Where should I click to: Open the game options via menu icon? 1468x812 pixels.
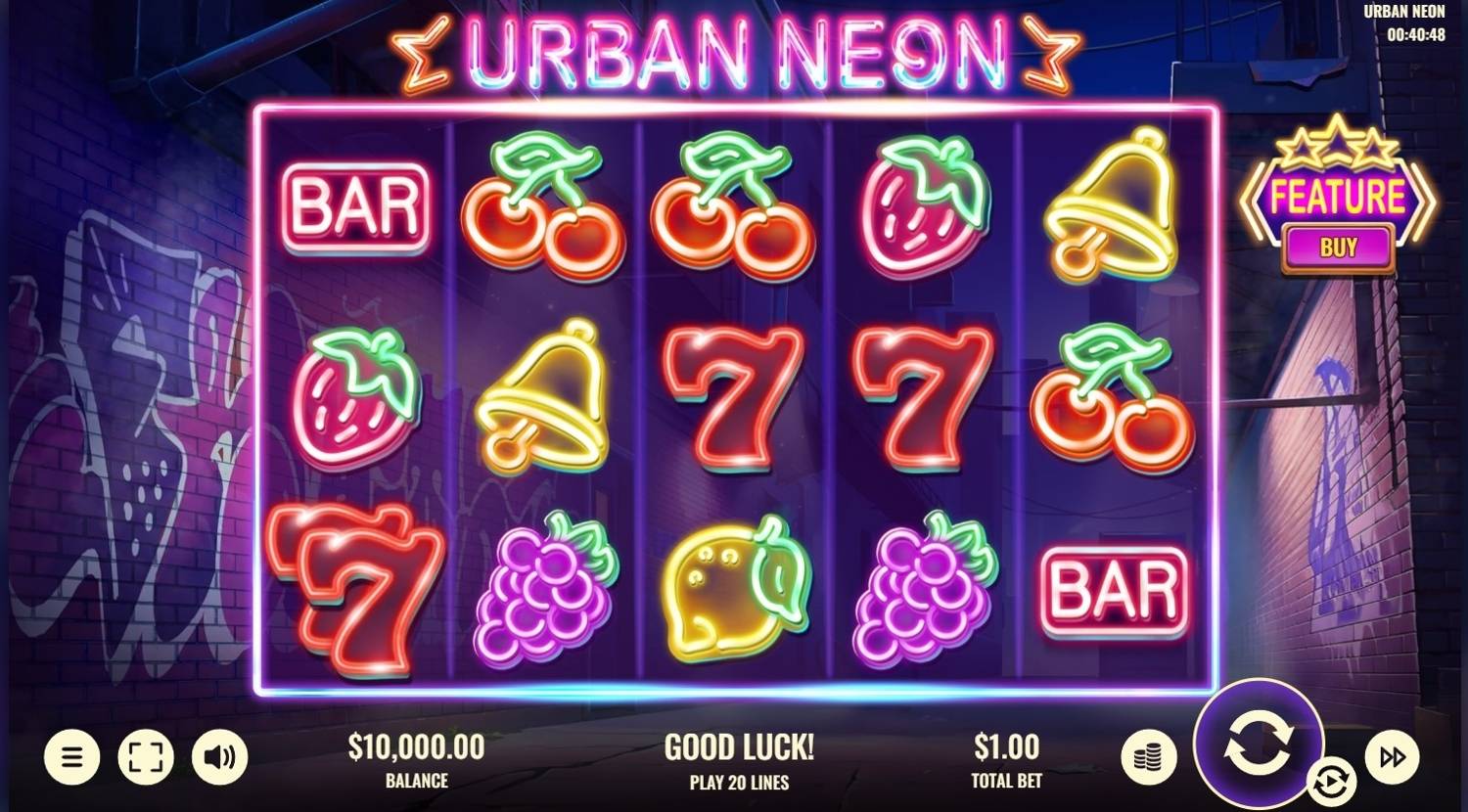pyautogui.click(x=70, y=756)
